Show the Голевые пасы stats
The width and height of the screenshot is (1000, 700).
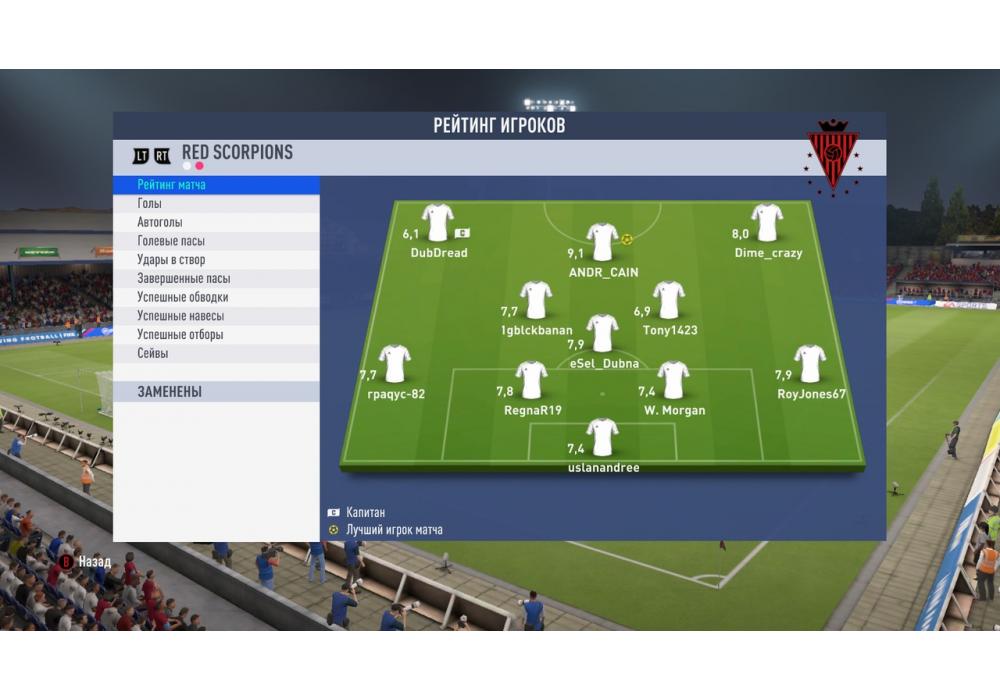tap(171, 241)
